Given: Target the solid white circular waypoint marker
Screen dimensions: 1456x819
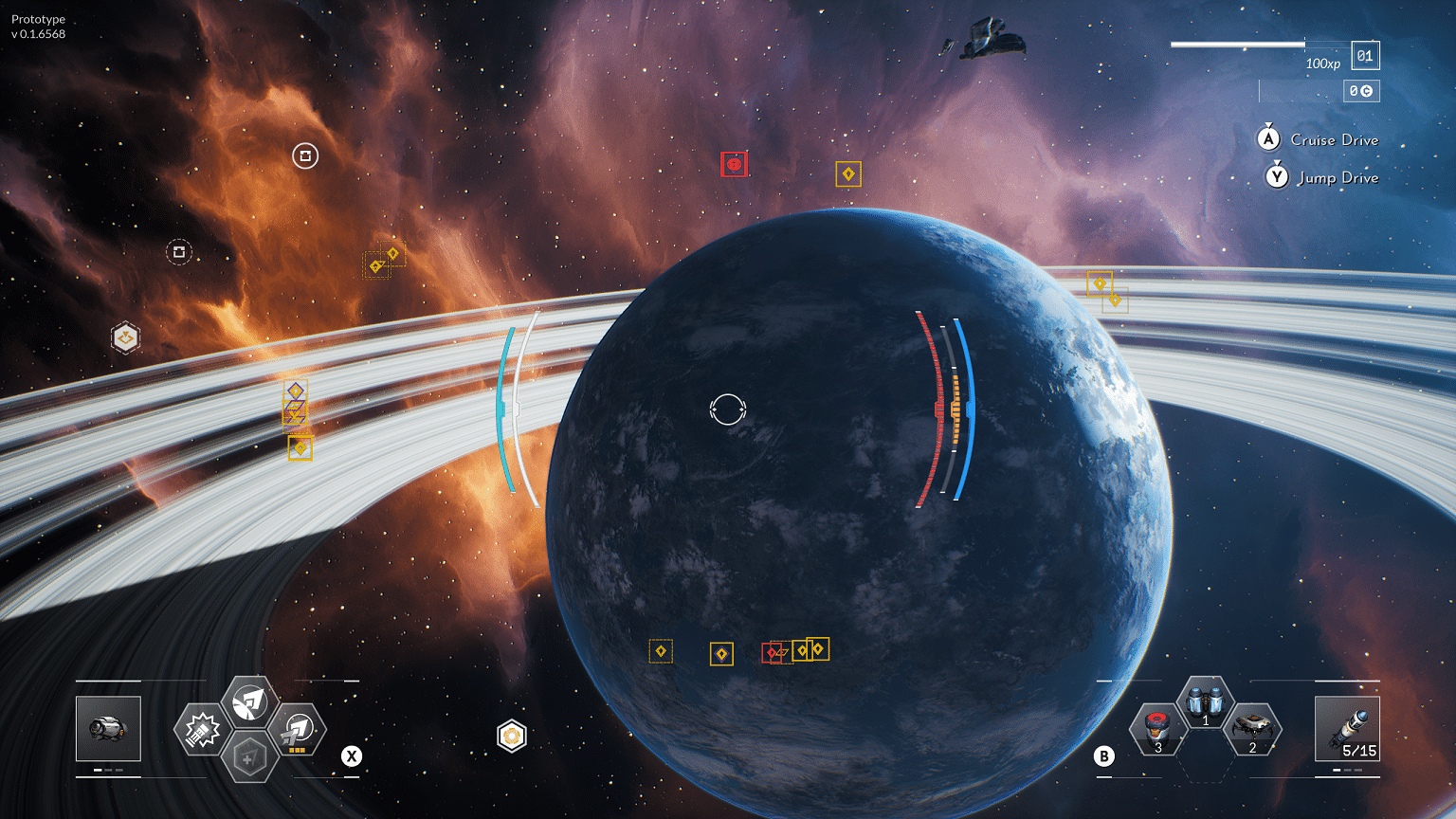Looking at the screenshot, I should (x=305, y=155).
